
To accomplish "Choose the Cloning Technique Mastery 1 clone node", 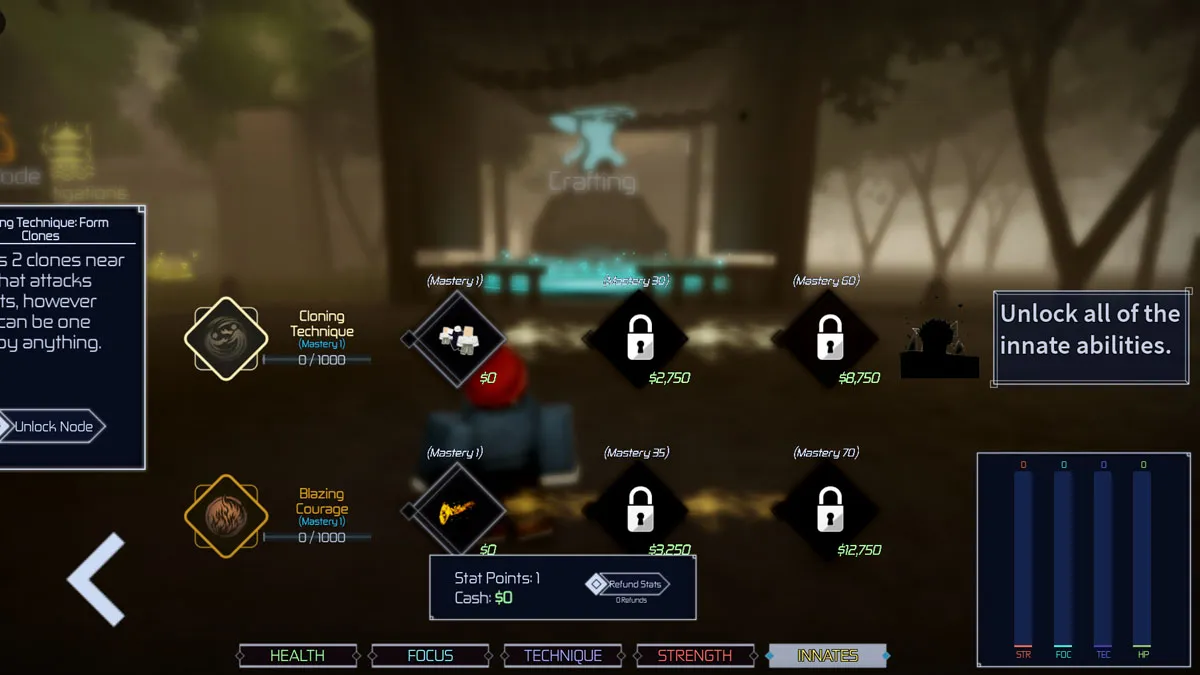I will (x=459, y=339).
